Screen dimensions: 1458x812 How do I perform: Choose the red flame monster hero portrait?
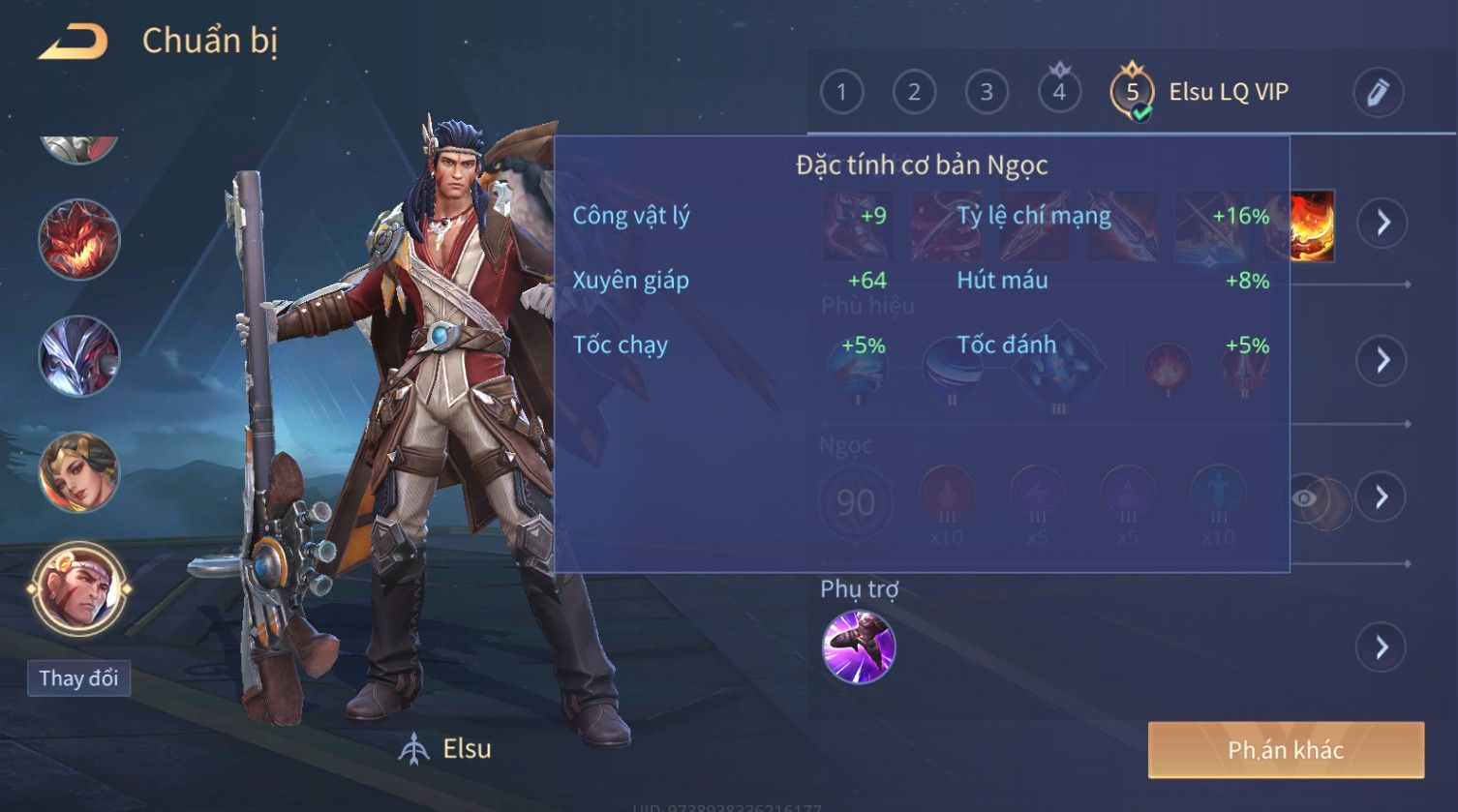78,240
